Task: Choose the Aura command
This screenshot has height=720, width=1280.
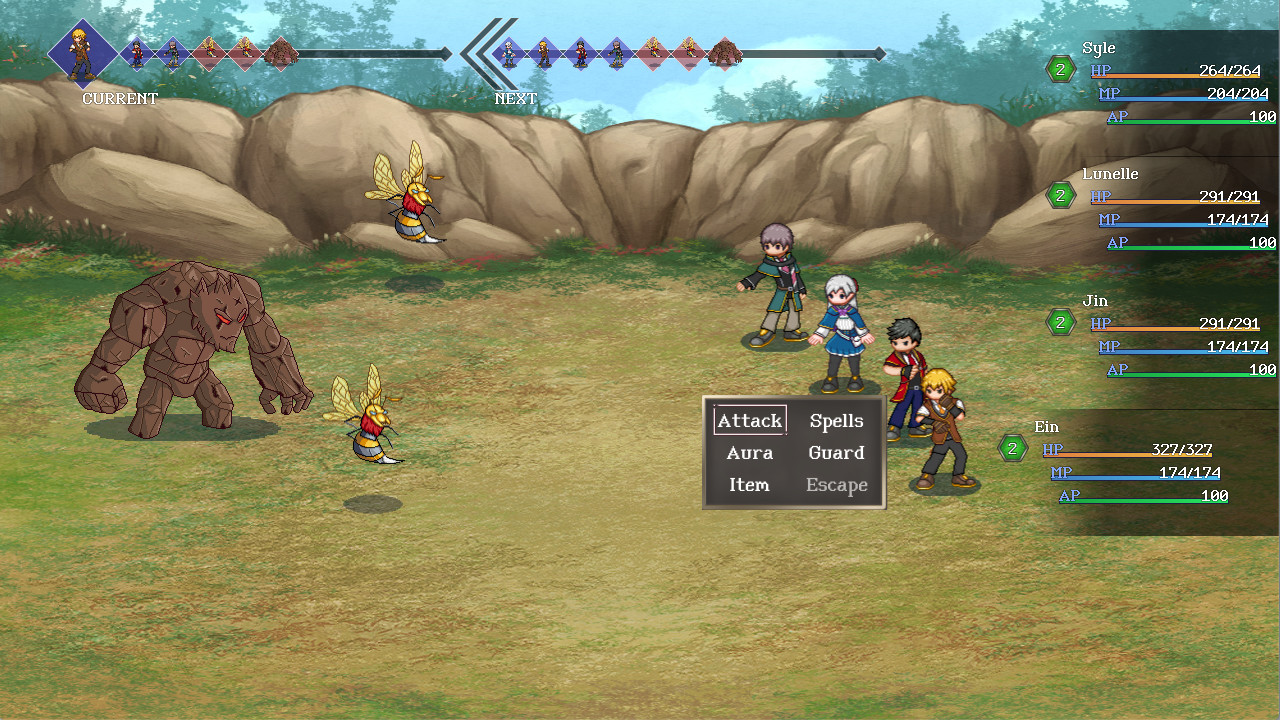Action: [x=748, y=453]
